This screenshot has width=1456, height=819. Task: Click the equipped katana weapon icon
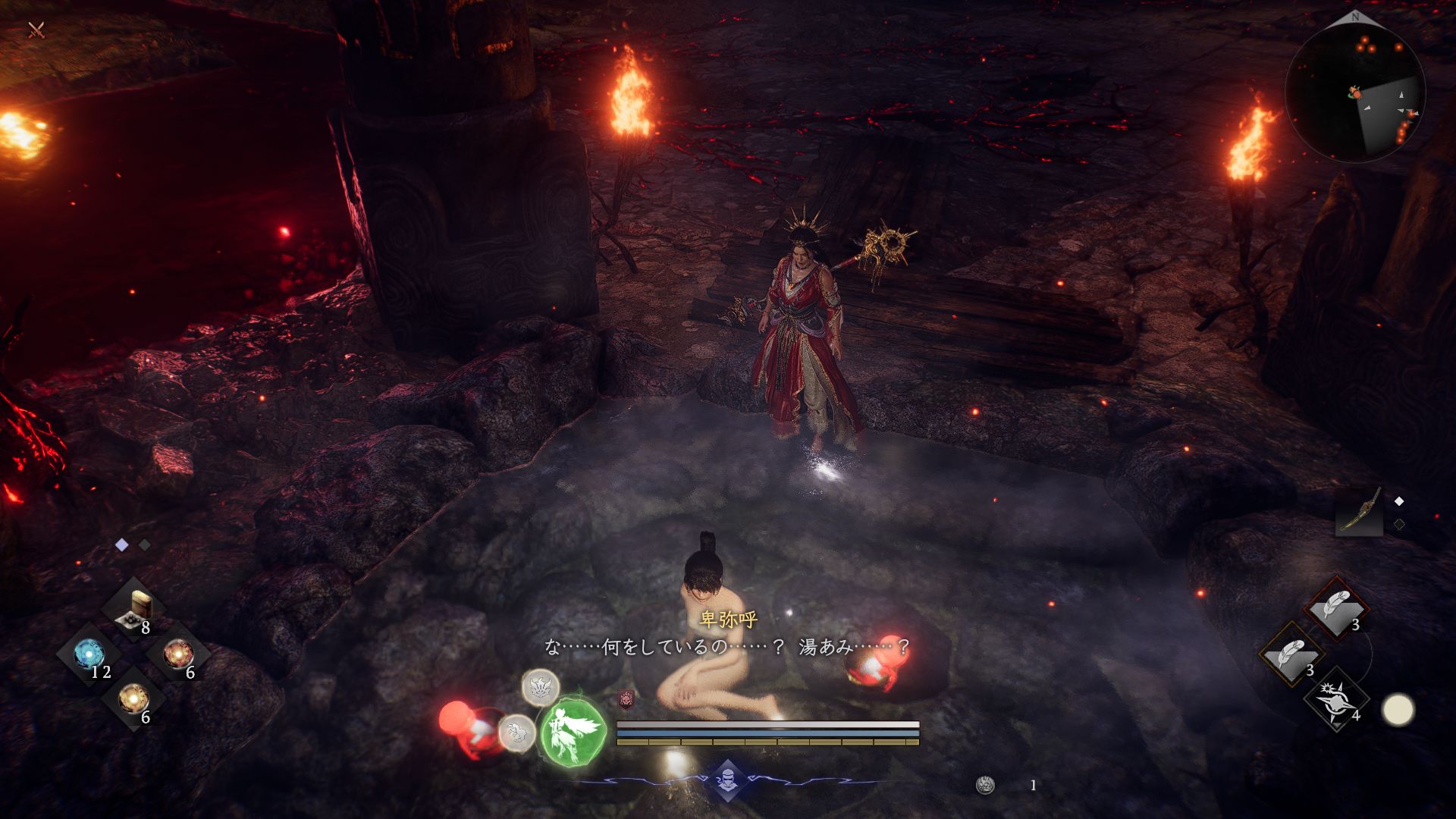coord(1359,512)
